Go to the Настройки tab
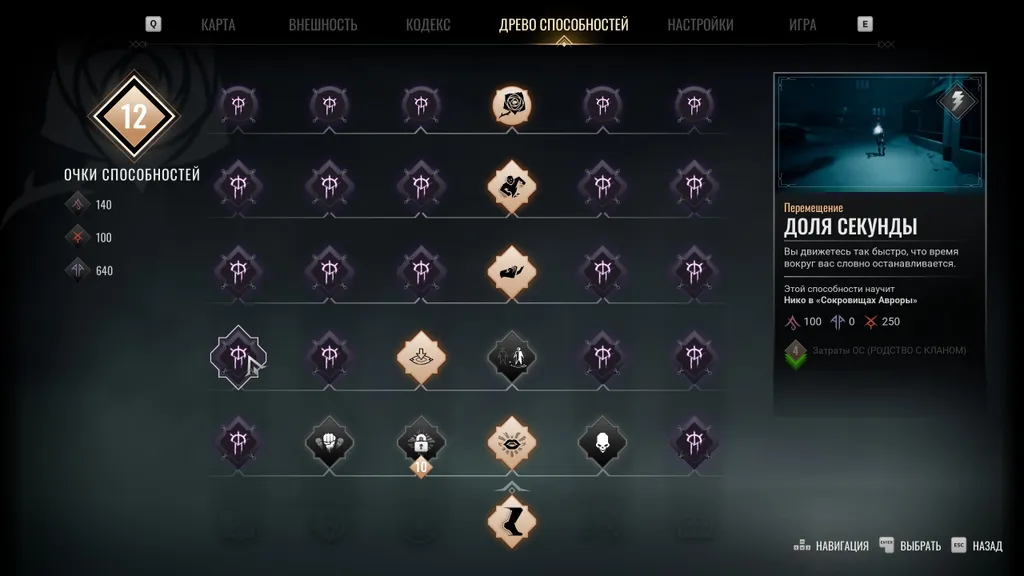 700,25
